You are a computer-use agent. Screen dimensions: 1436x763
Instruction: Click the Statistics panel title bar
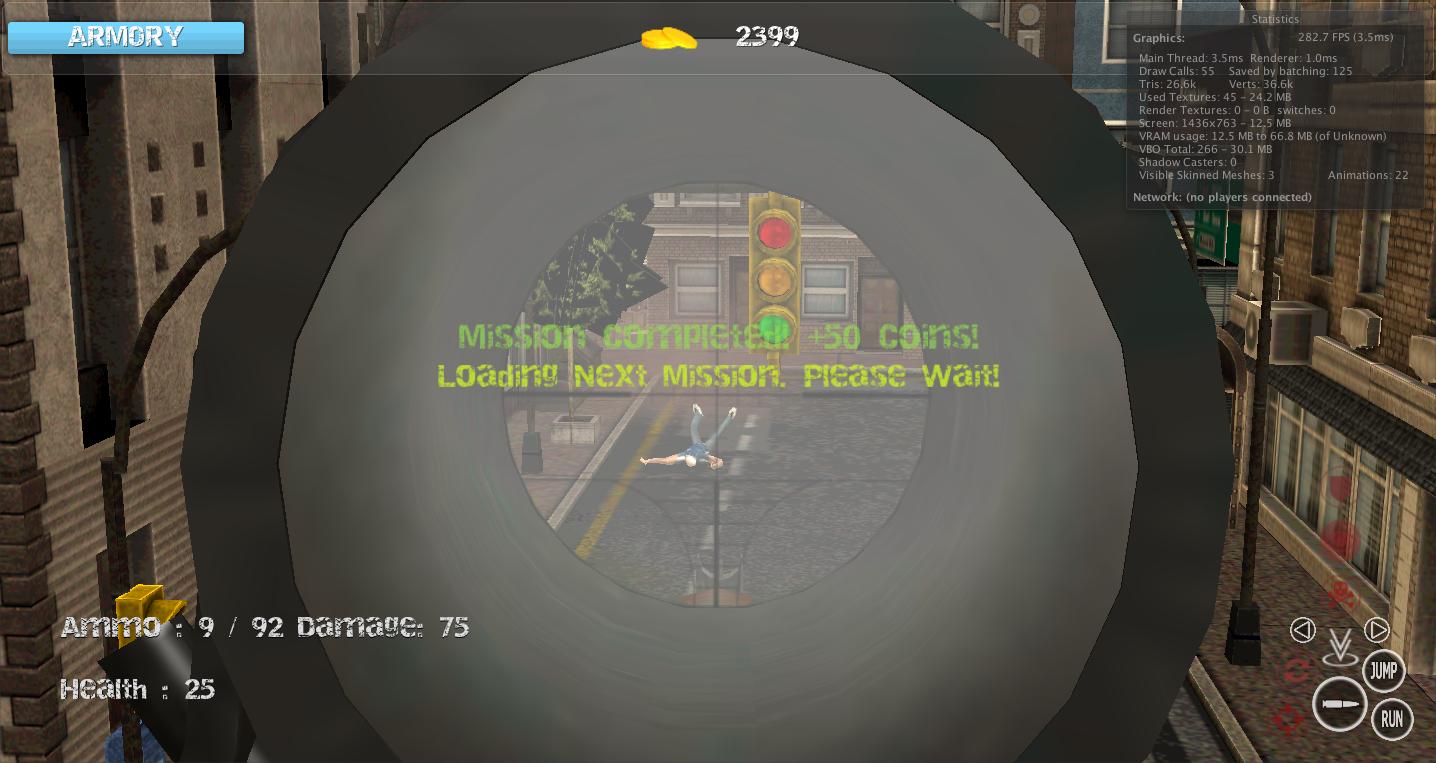[1275, 18]
